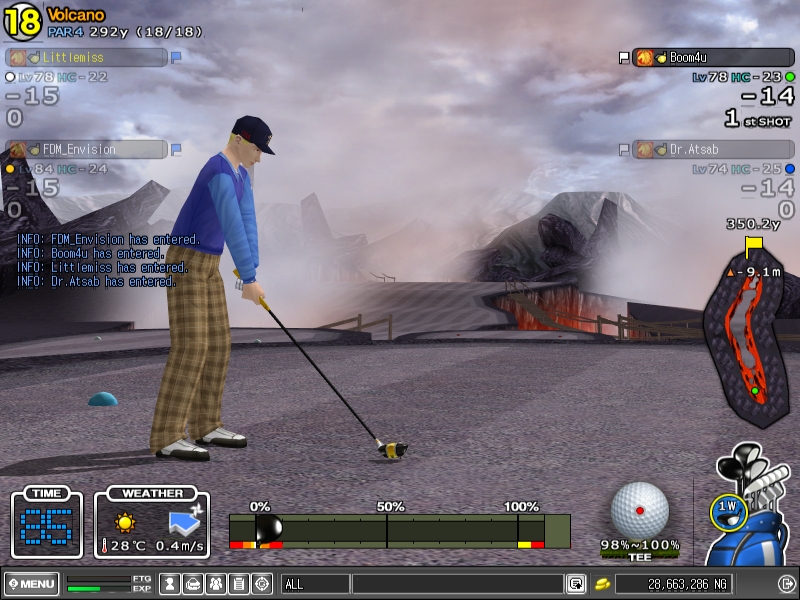Focus the chat message input field

457,584
